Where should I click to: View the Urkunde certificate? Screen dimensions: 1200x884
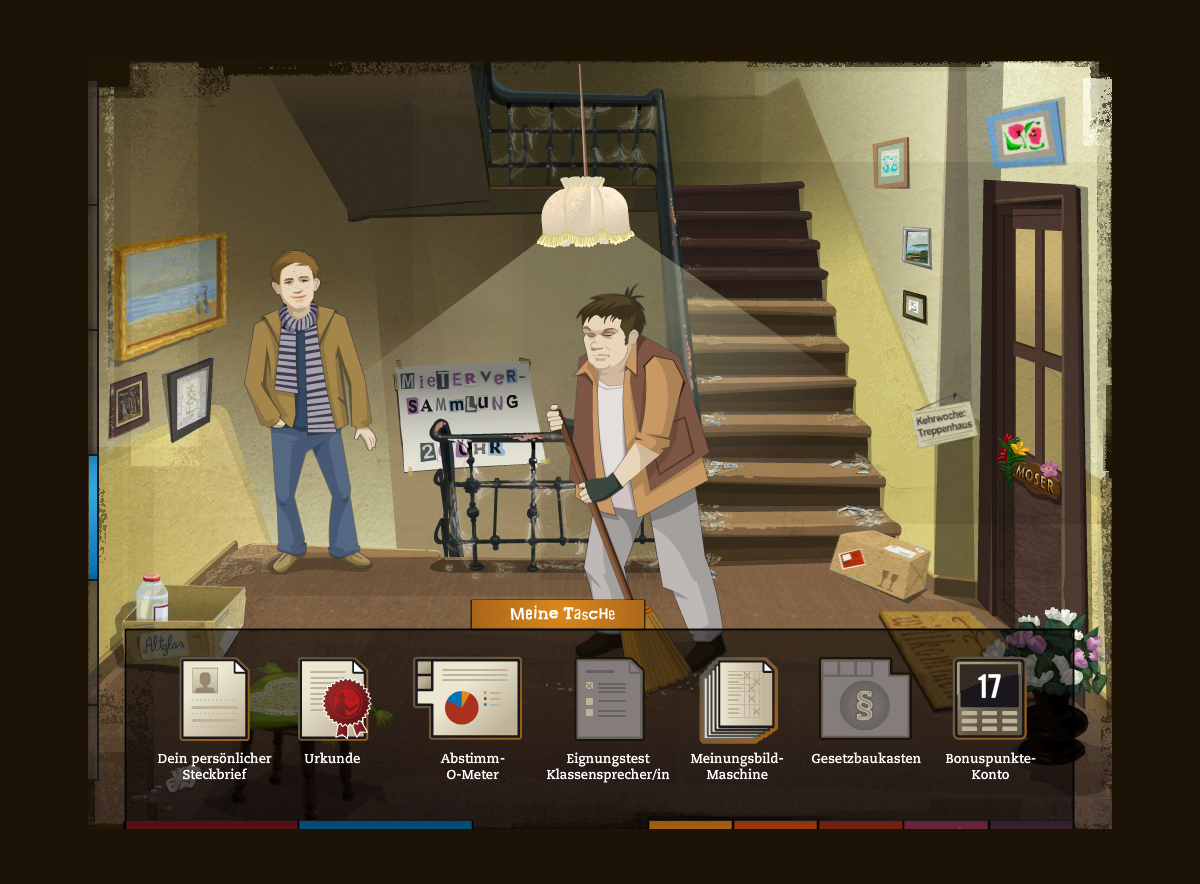coord(333,700)
